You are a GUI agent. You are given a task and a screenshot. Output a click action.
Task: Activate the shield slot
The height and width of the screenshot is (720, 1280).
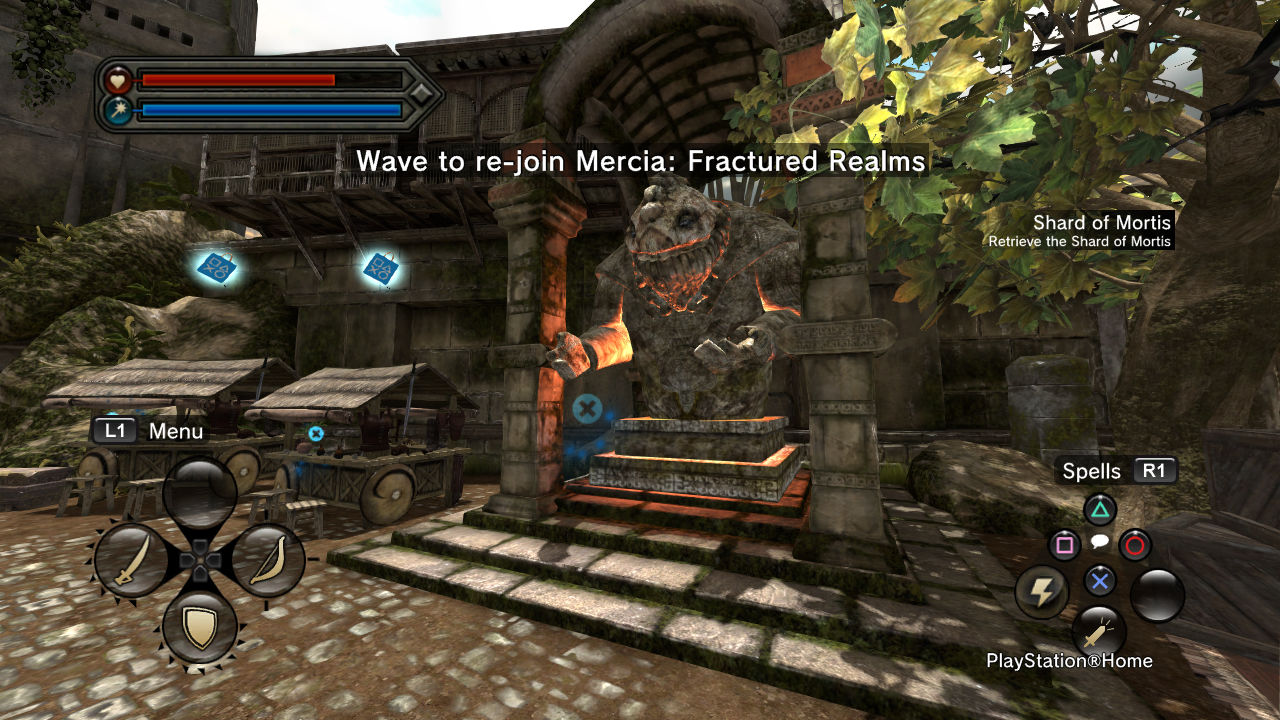200,627
